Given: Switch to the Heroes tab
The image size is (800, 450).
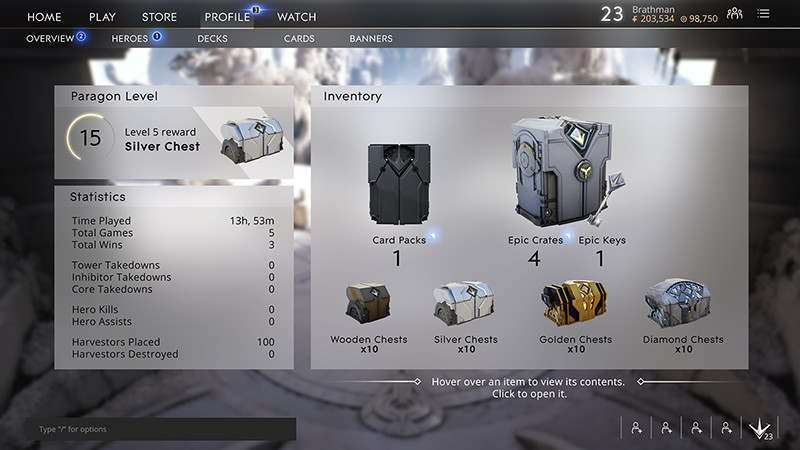Looking at the screenshot, I should (x=130, y=39).
